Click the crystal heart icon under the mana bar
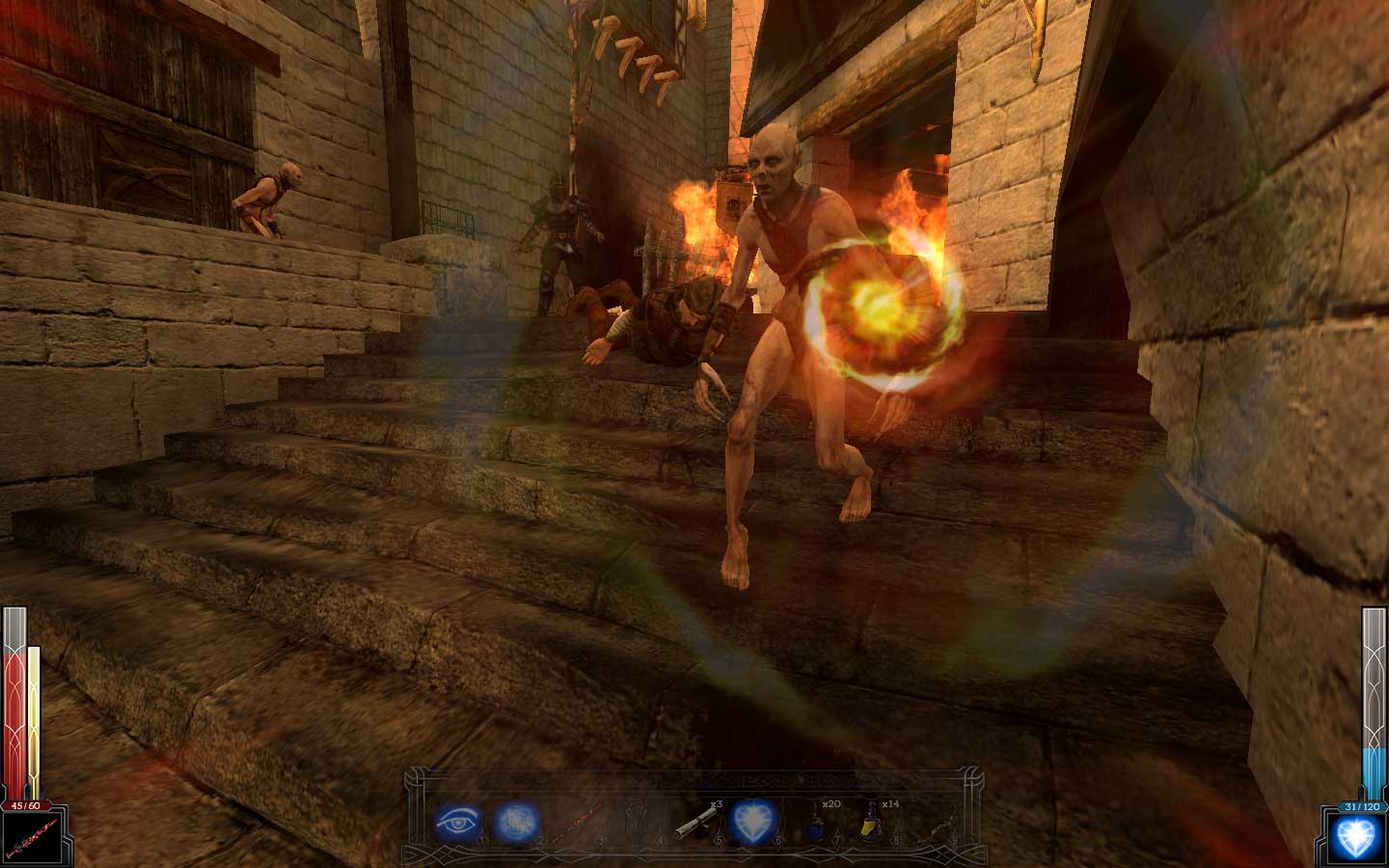Viewport: 1389px width, 868px height. tap(1360, 836)
